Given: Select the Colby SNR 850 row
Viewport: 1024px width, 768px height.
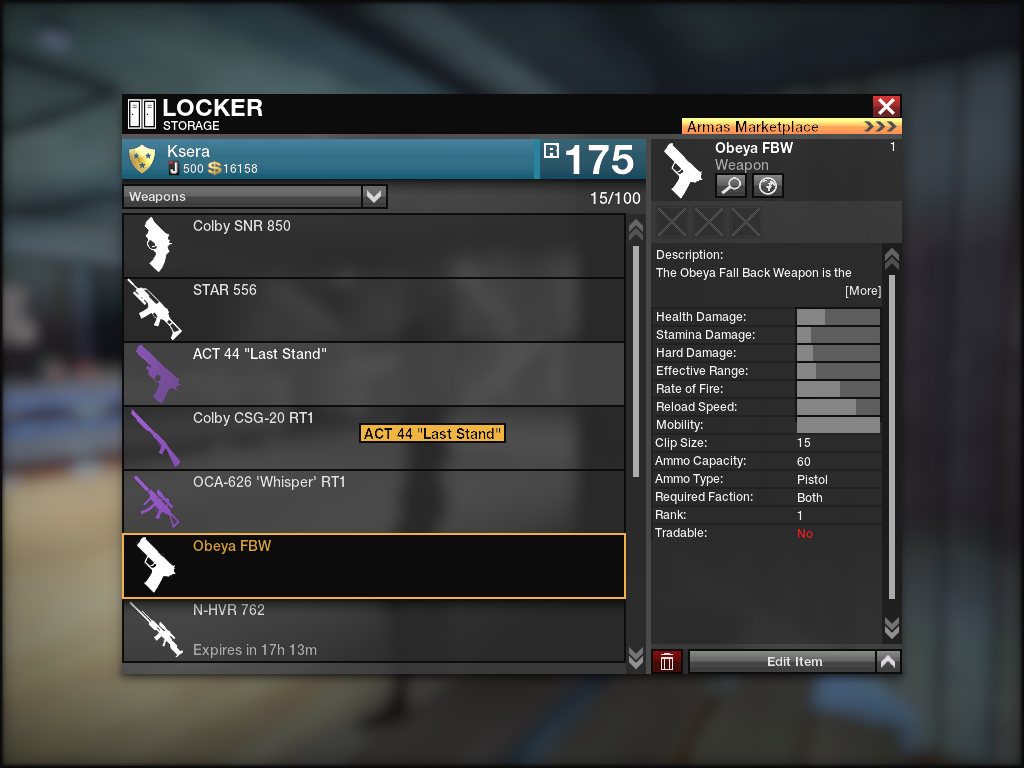Looking at the screenshot, I should click(x=373, y=246).
